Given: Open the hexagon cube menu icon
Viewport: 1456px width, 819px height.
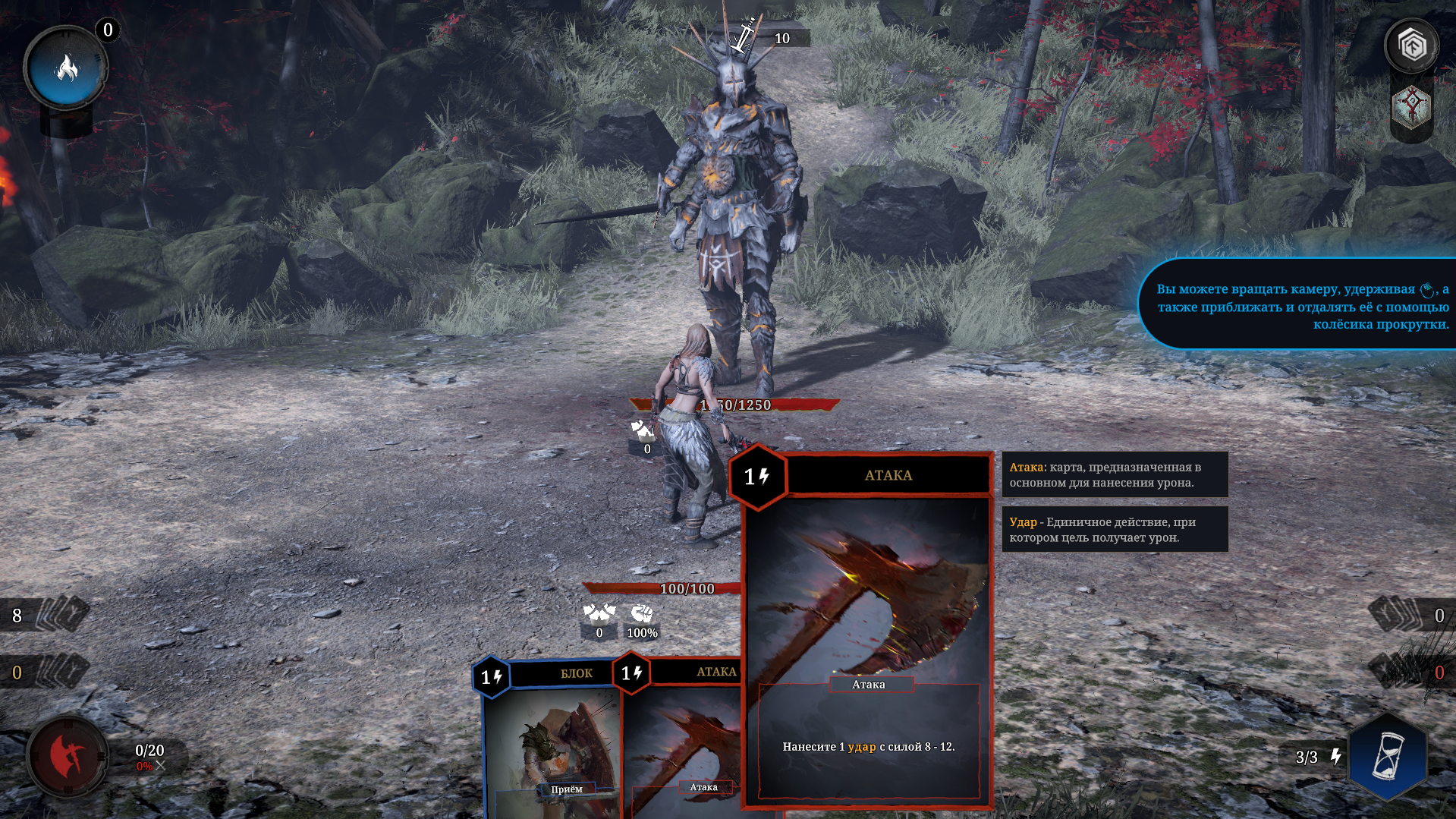Looking at the screenshot, I should [1411, 47].
